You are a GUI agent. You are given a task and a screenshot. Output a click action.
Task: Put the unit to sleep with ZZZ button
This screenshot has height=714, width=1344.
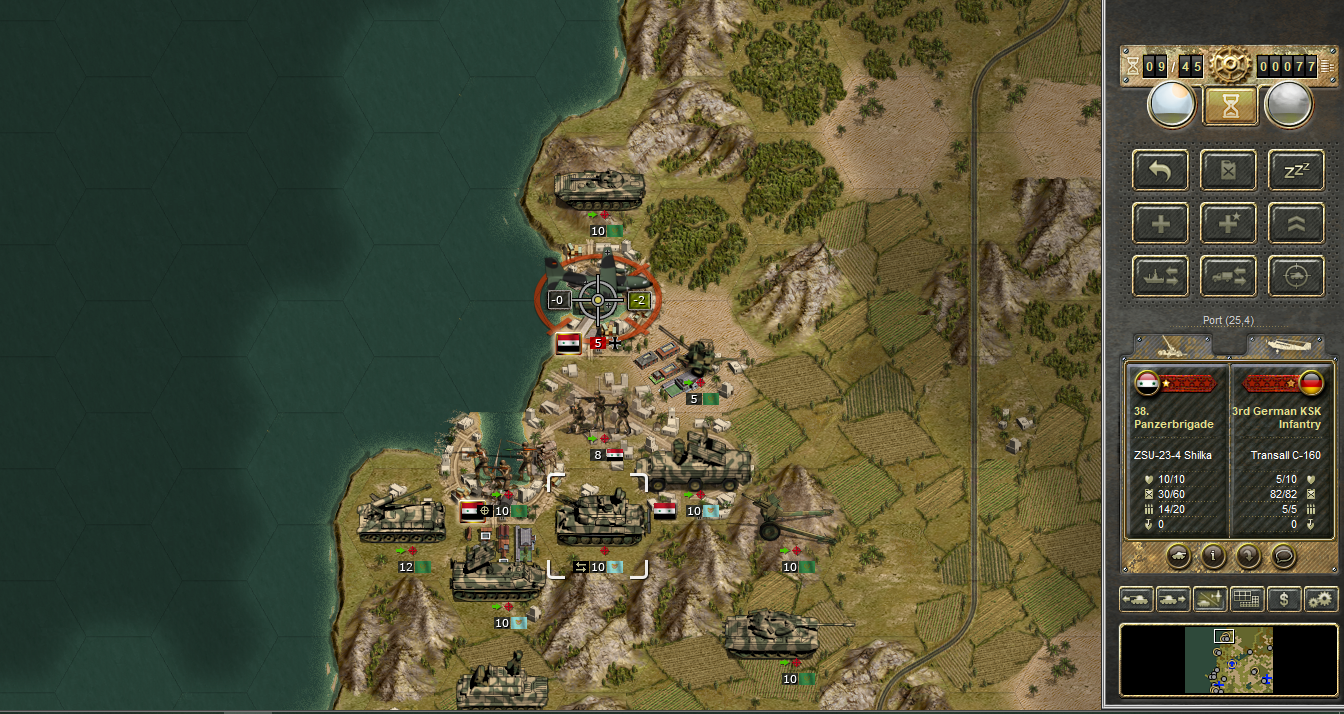pyautogui.click(x=1296, y=170)
